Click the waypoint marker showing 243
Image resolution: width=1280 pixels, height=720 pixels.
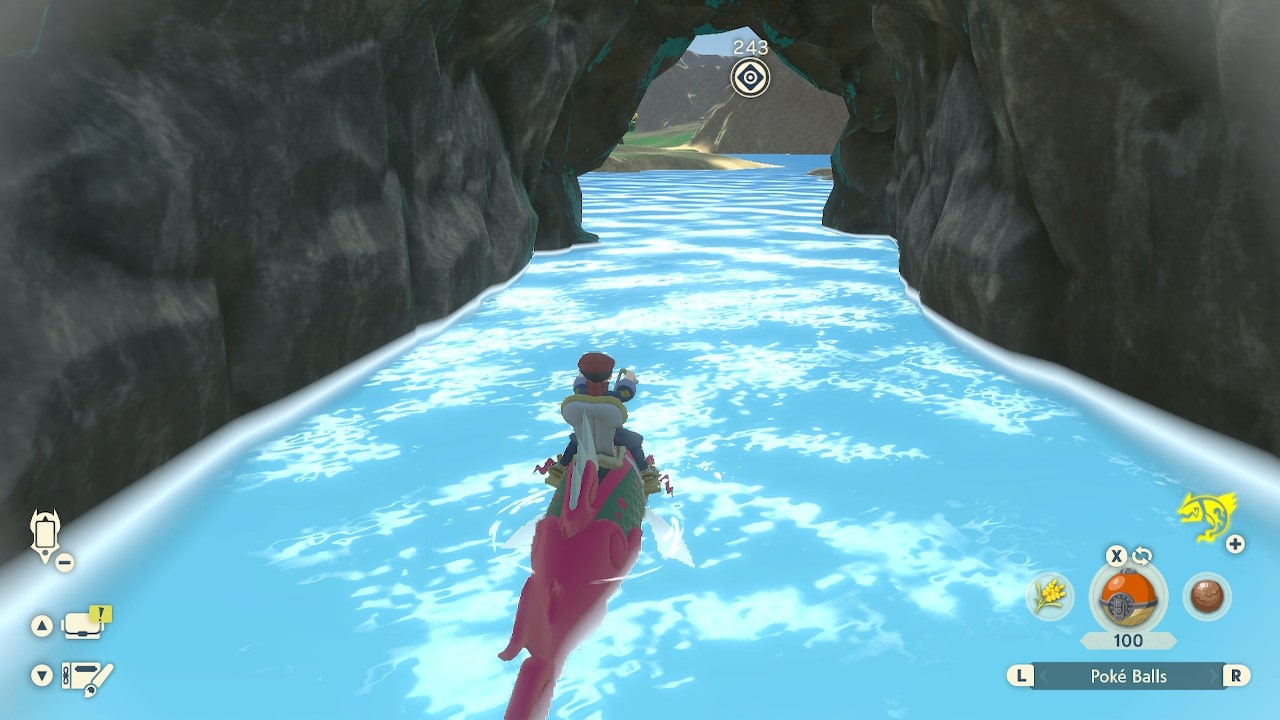[x=750, y=77]
